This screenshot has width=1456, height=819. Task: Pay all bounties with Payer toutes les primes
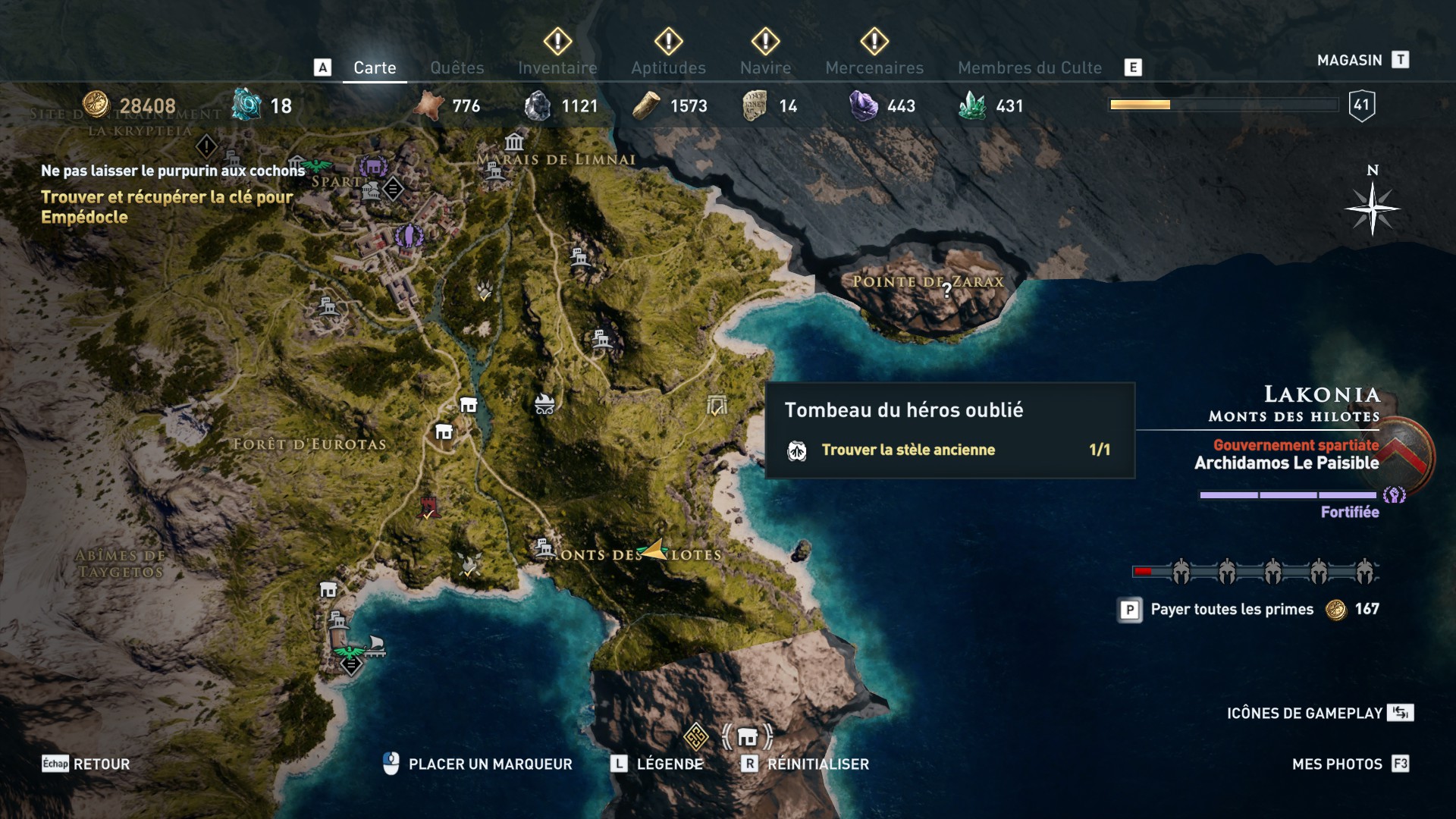pos(1232,610)
